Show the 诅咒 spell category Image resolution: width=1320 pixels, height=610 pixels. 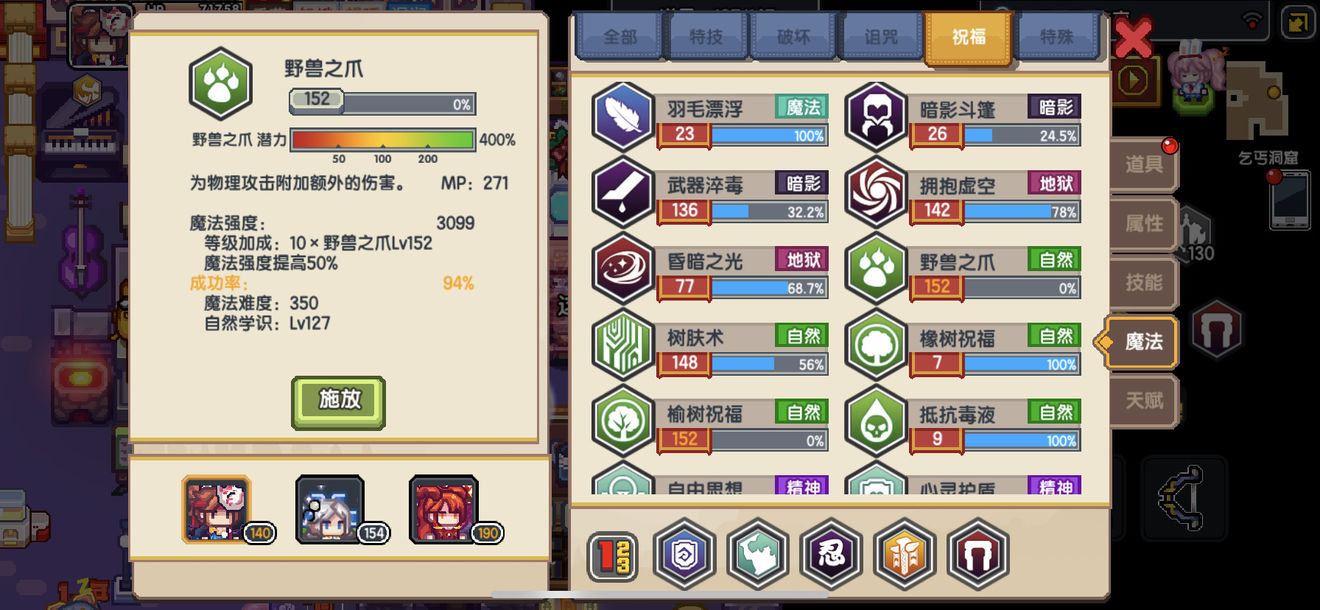[x=881, y=38]
